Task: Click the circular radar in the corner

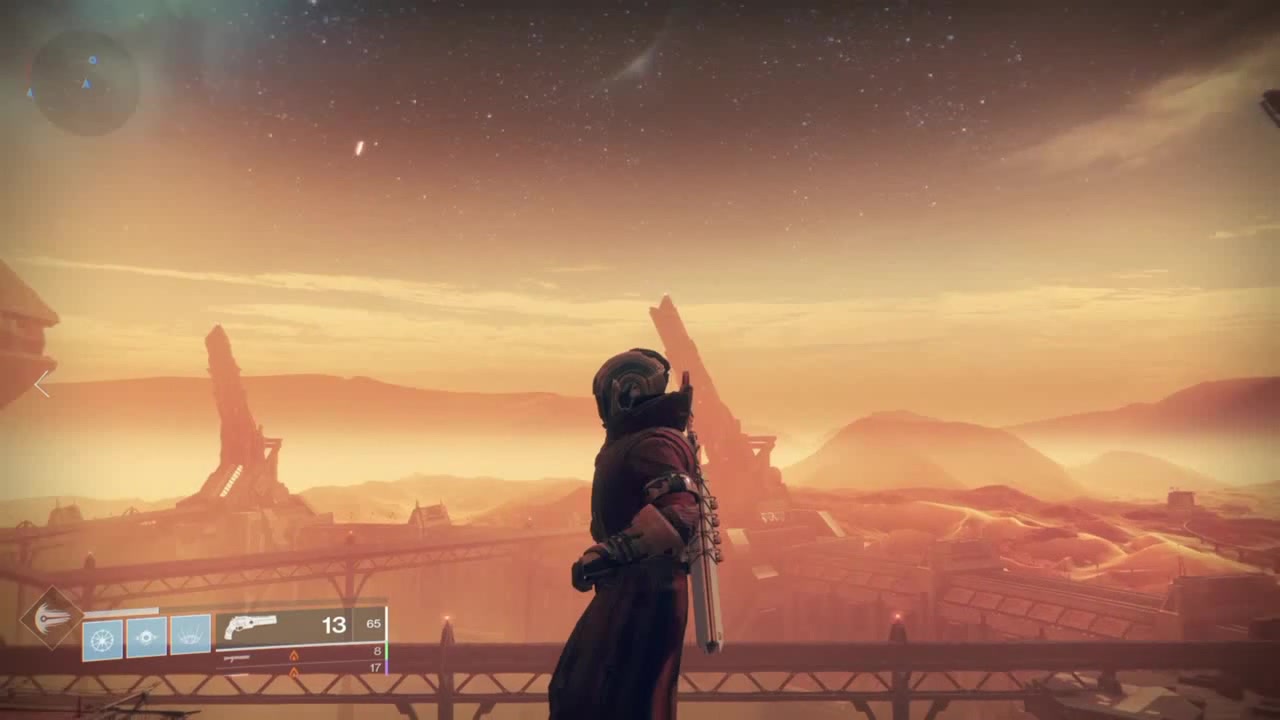Action: (x=84, y=82)
